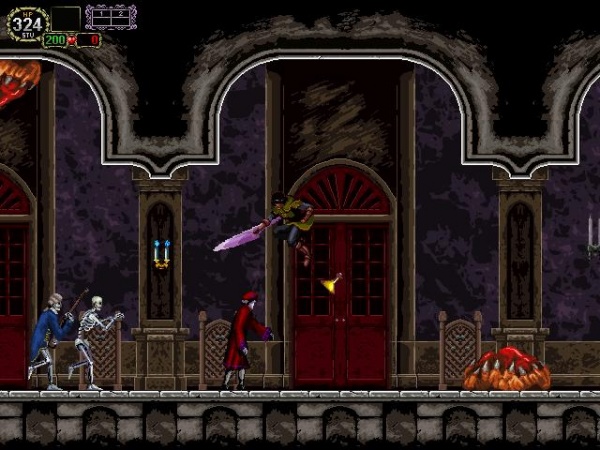Click the empty sub-weapon box beside HP
600x450 pixels.
click(x=66, y=18)
